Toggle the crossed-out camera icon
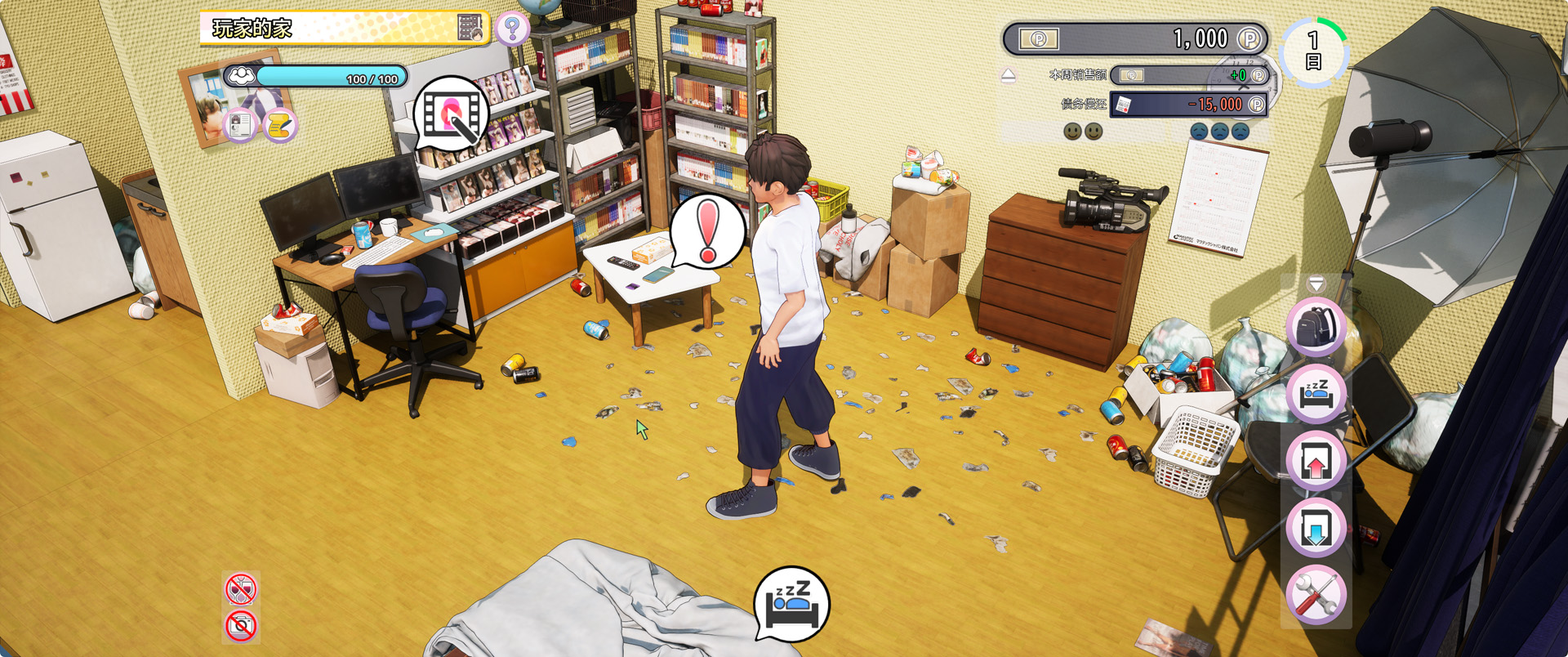Screen dimensions: 1568x657 (x=241, y=626)
